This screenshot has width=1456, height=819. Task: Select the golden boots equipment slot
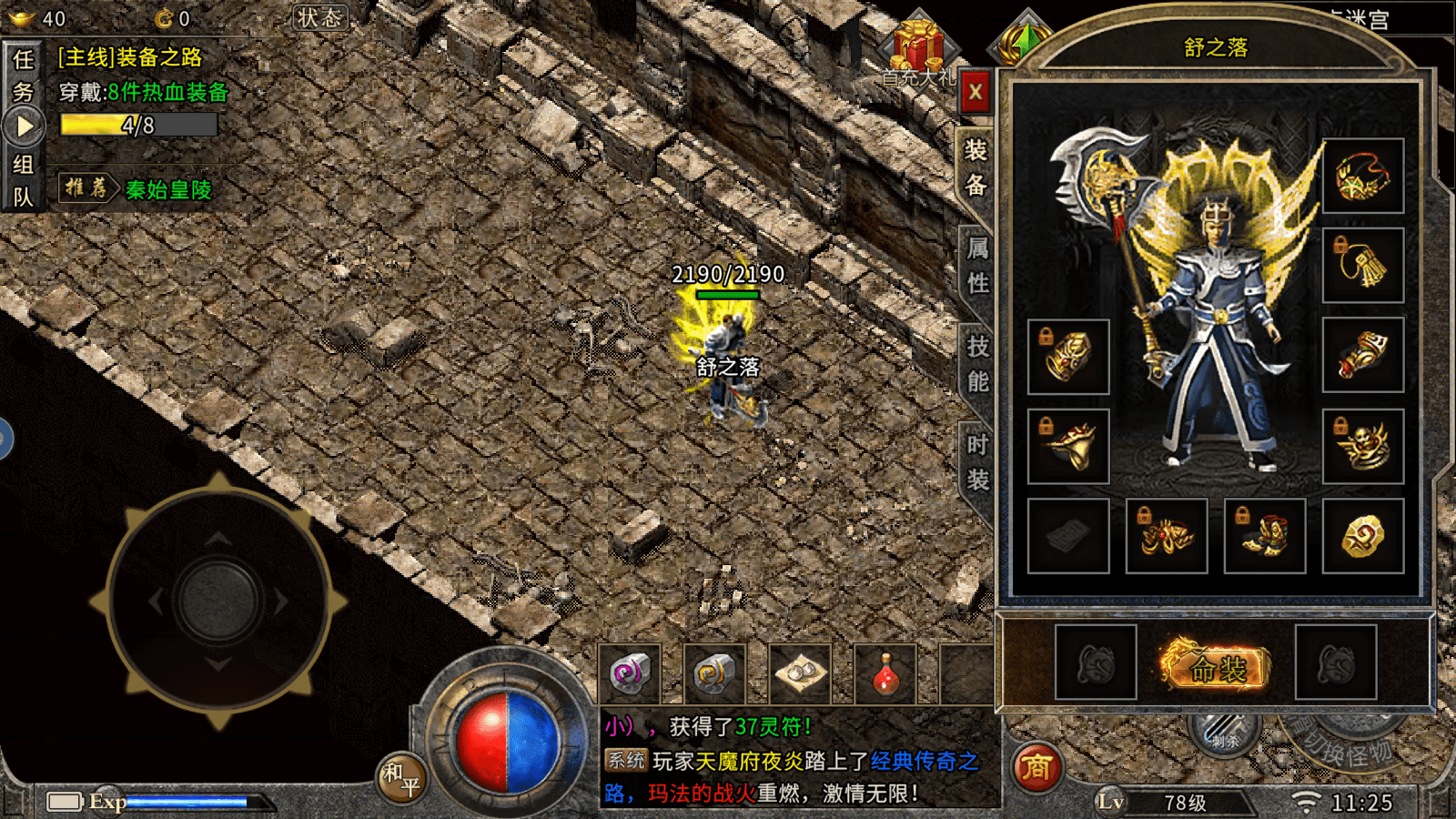(x=1264, y=536)
